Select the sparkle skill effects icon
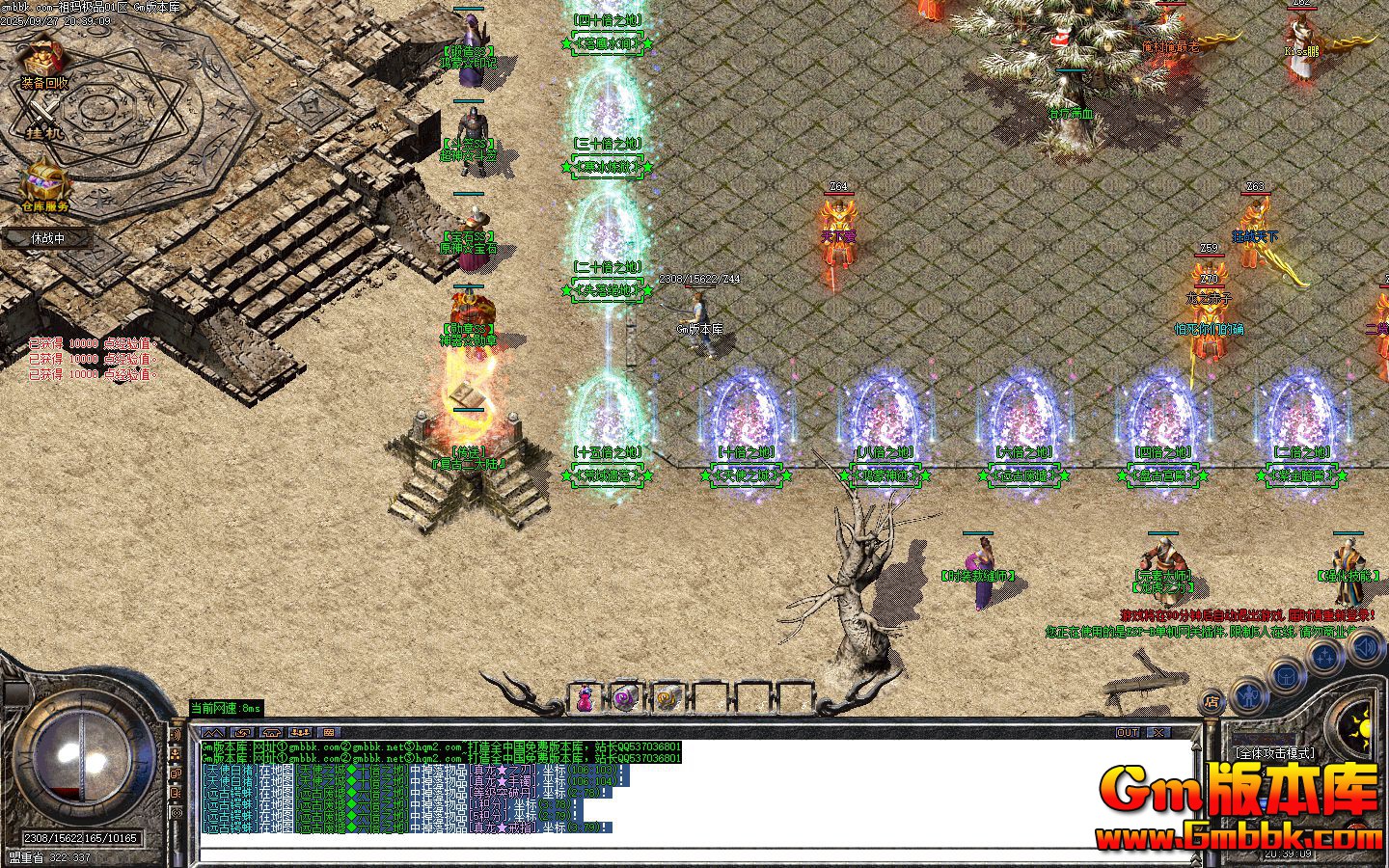The height and width of the screenshot is (868, 1389). click(1324, 655)
